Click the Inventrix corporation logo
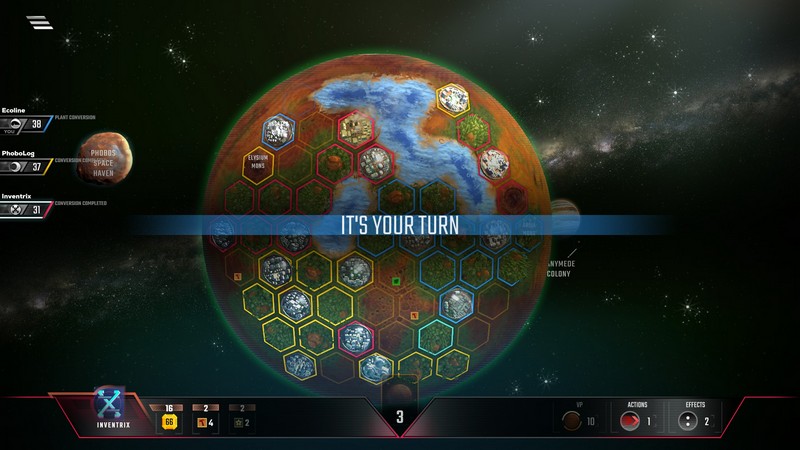 tap(109, 404)
